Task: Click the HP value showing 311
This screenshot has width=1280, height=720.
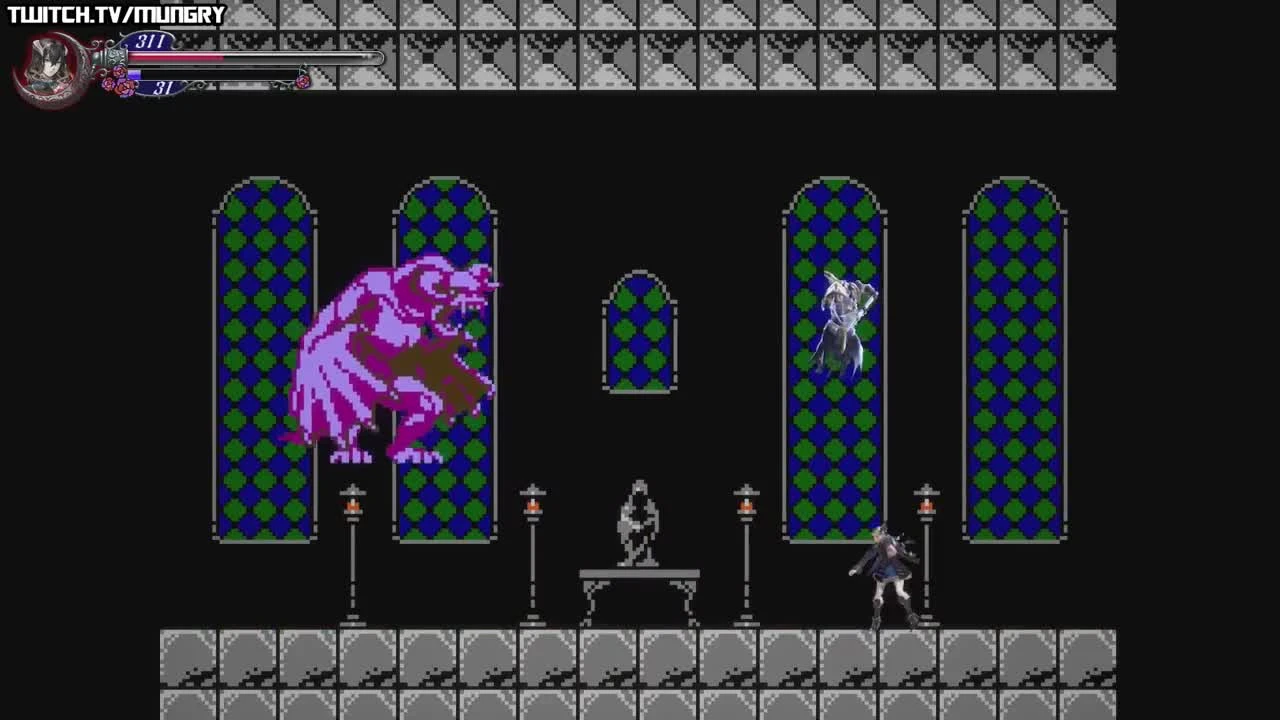Action: [150, 40]
